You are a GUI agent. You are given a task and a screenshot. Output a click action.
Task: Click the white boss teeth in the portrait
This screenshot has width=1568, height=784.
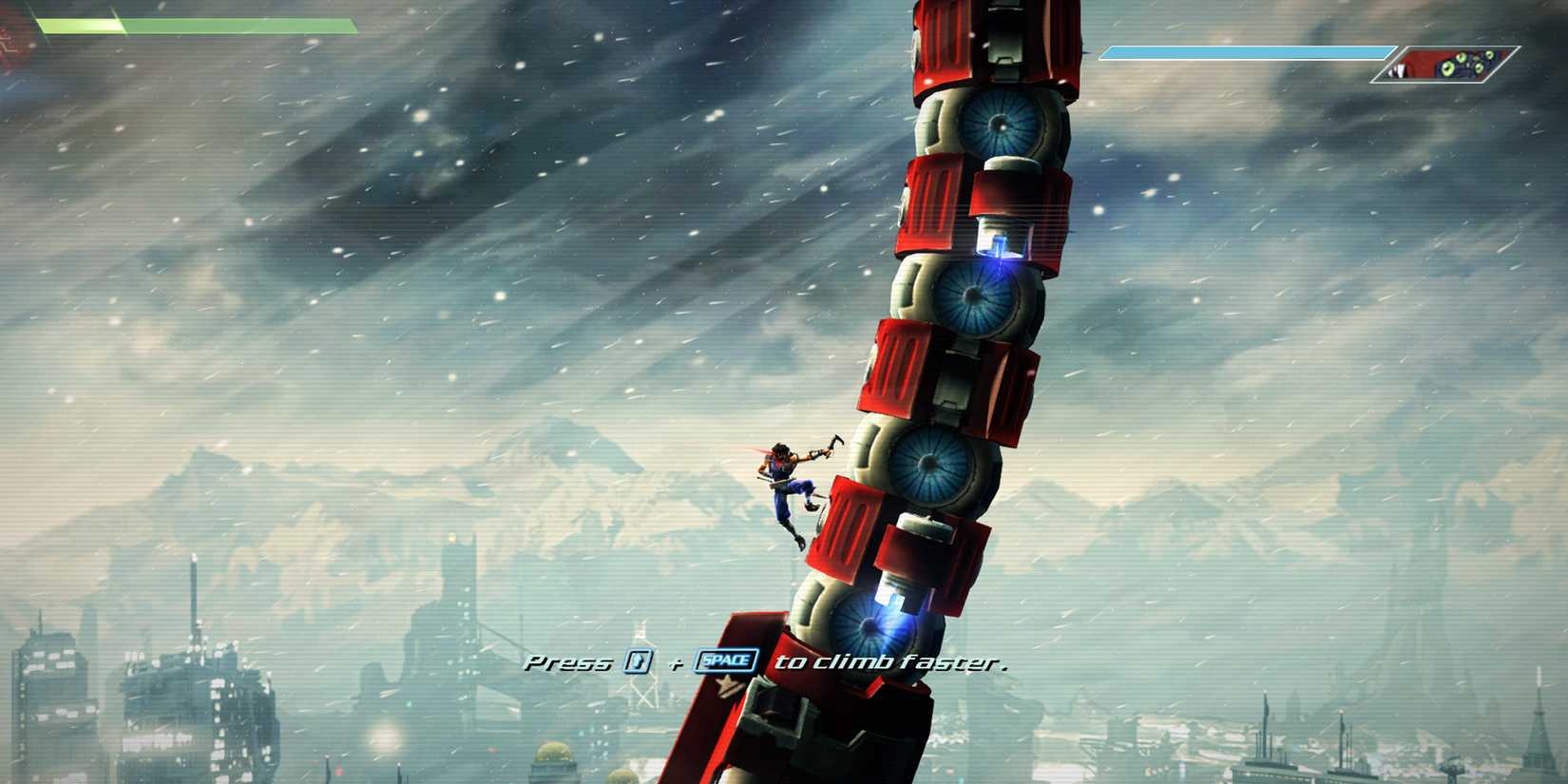1397,69
